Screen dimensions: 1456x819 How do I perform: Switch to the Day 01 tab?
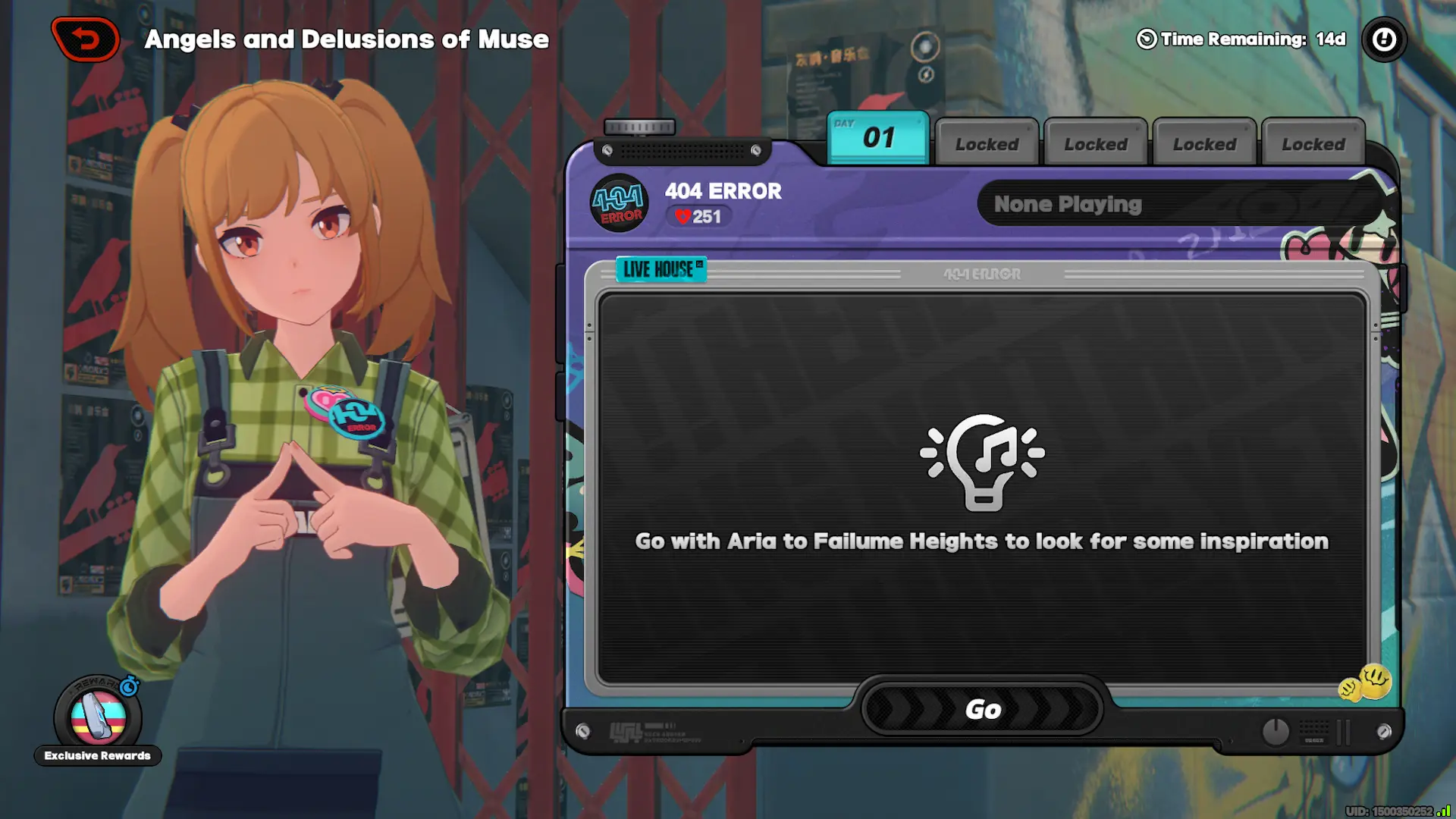(877, 139)
